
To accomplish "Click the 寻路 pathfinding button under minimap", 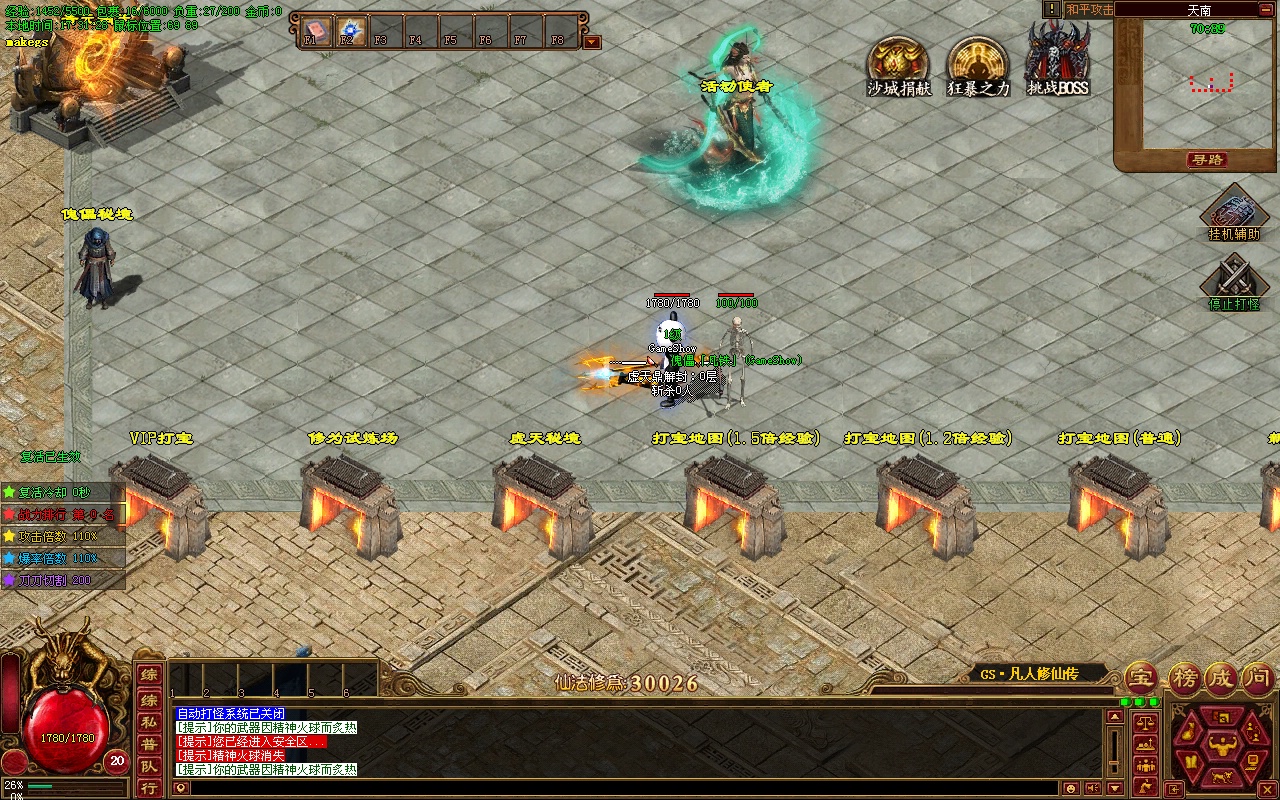I will (x=1207, y=160).
